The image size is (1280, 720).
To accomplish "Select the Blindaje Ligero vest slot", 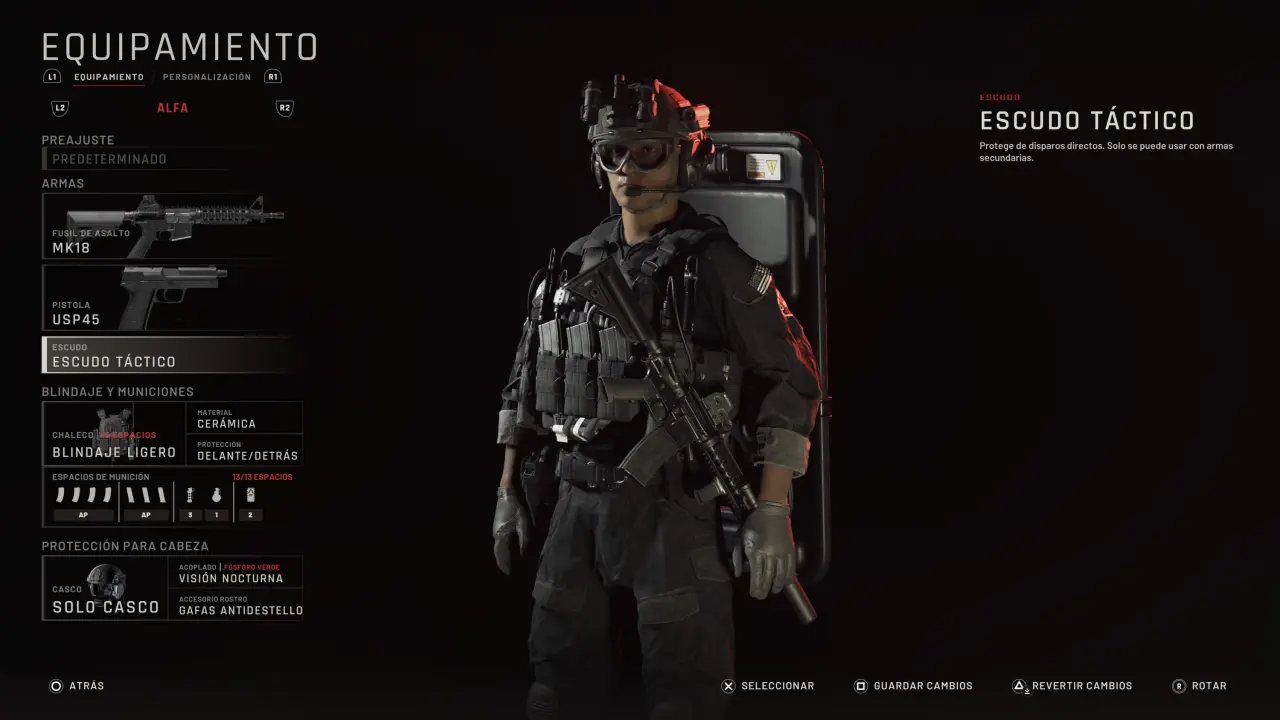I will (x=114, y=434).
